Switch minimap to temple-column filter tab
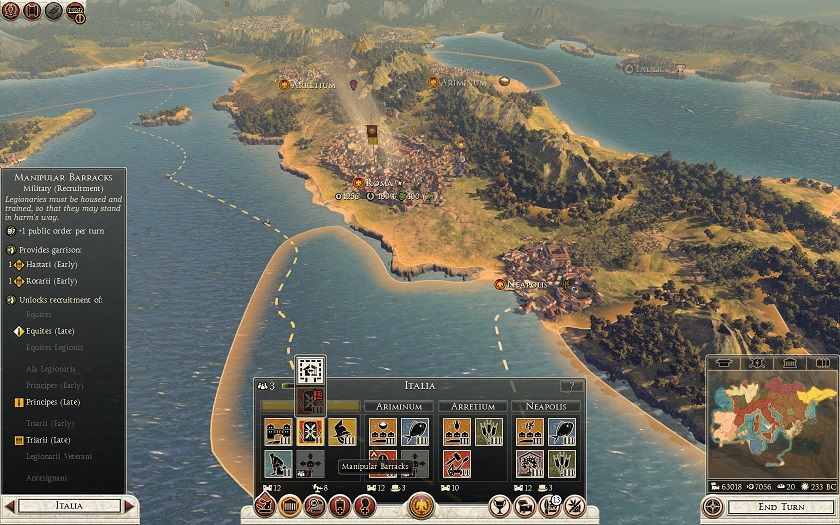Image resolution: width=840 pixels, height=525 pixels. pos(790,362)
